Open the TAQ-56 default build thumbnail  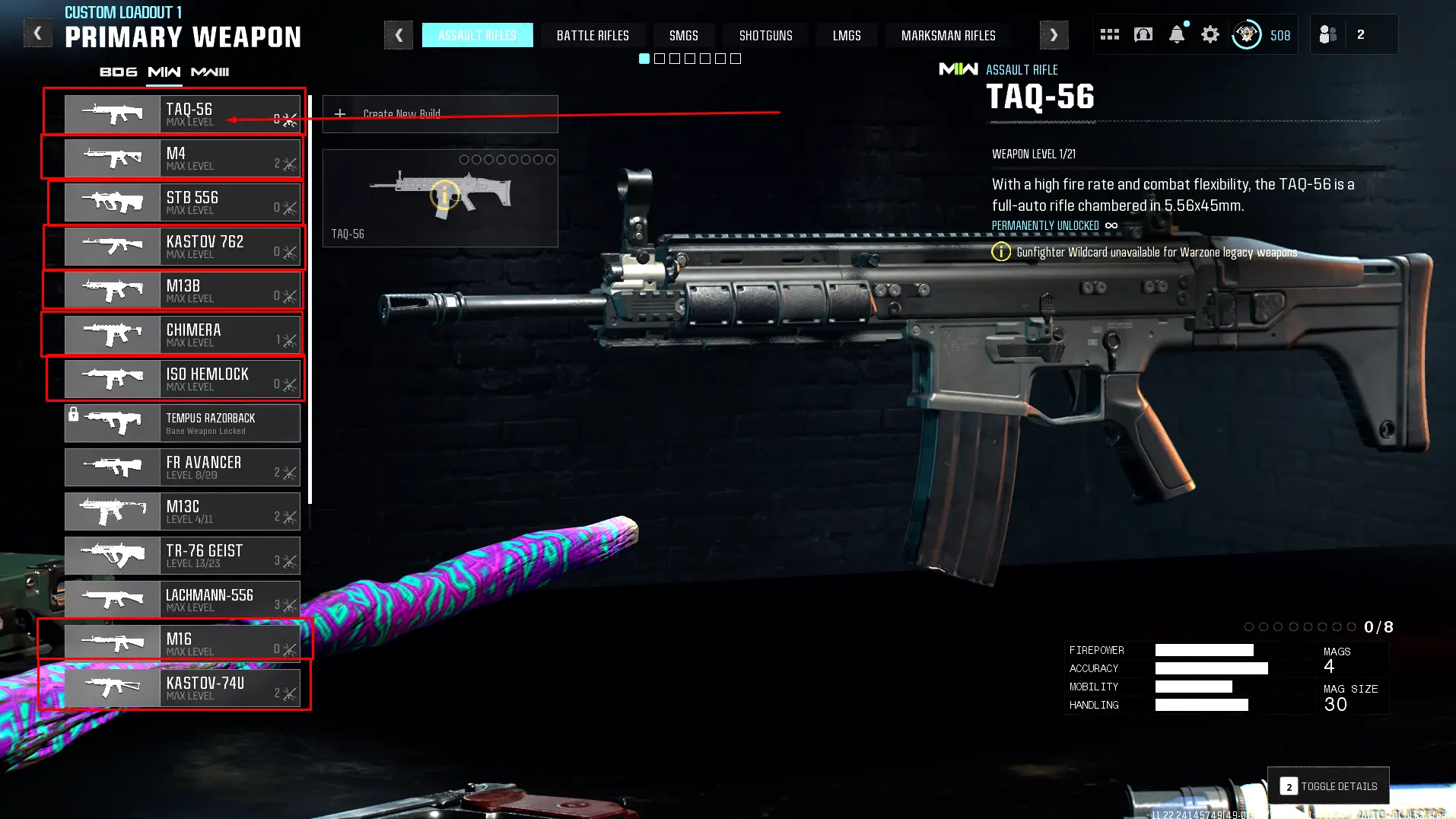440,198
